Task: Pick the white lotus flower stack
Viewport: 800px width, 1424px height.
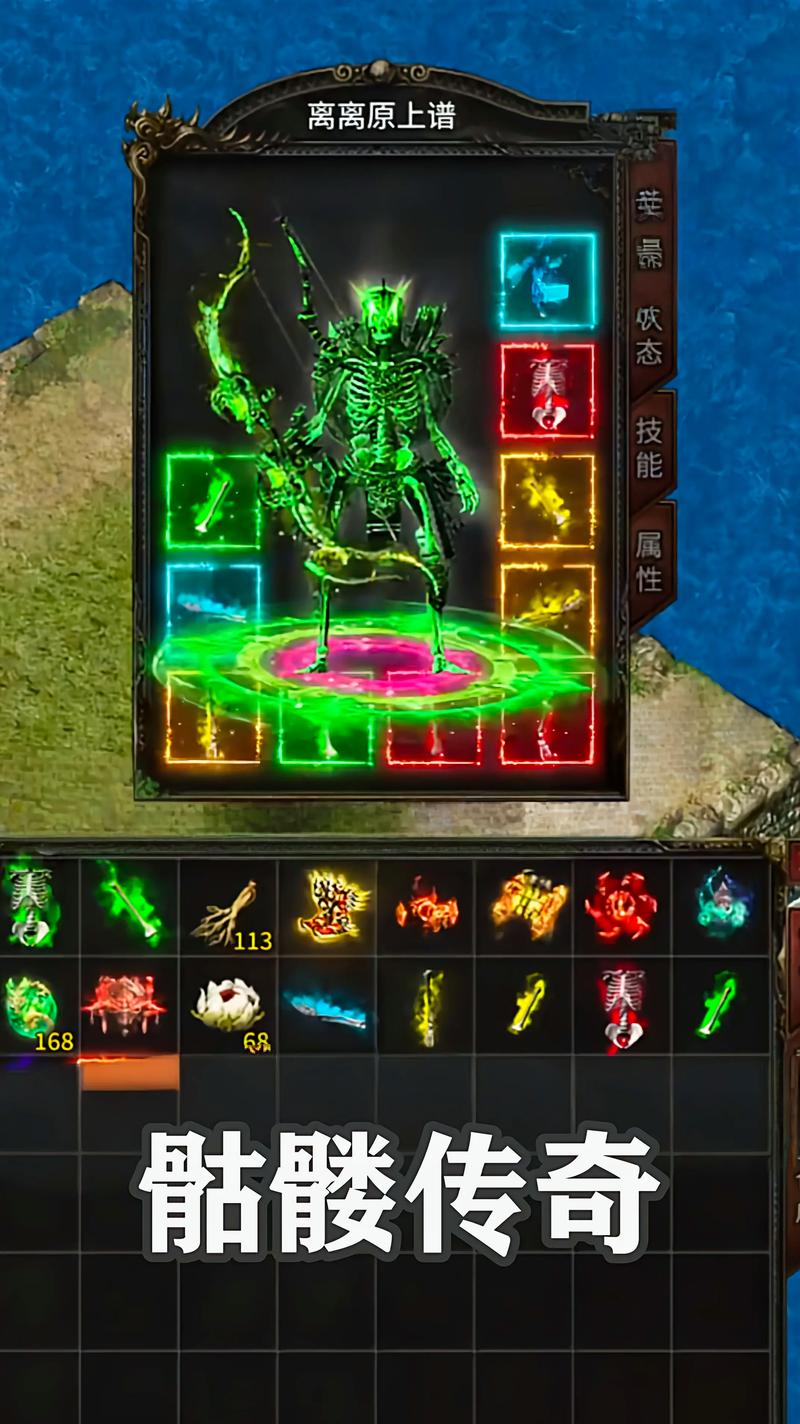Action: [x=228, y=1005]
